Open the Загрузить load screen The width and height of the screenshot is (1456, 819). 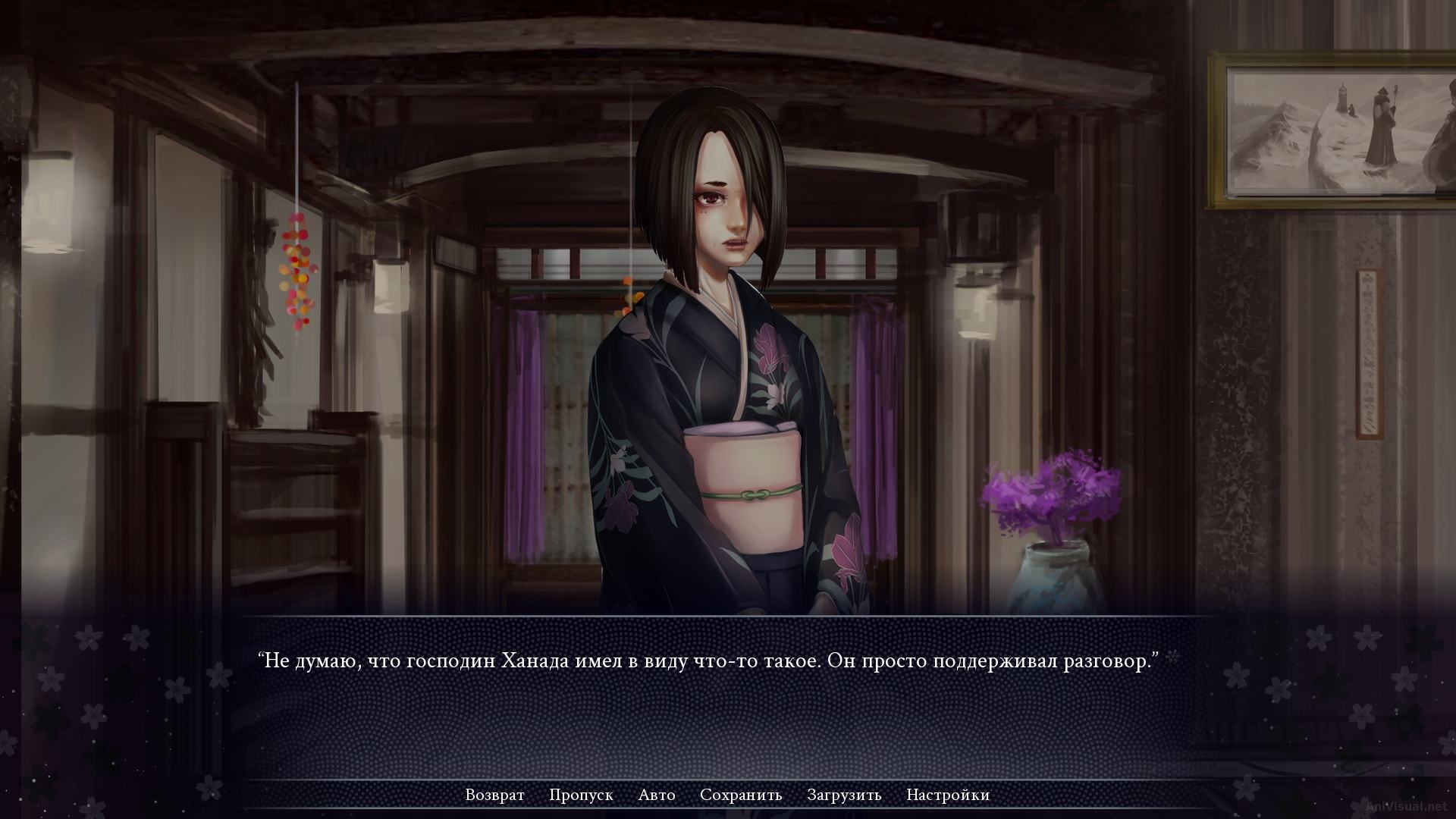[843, 795]
